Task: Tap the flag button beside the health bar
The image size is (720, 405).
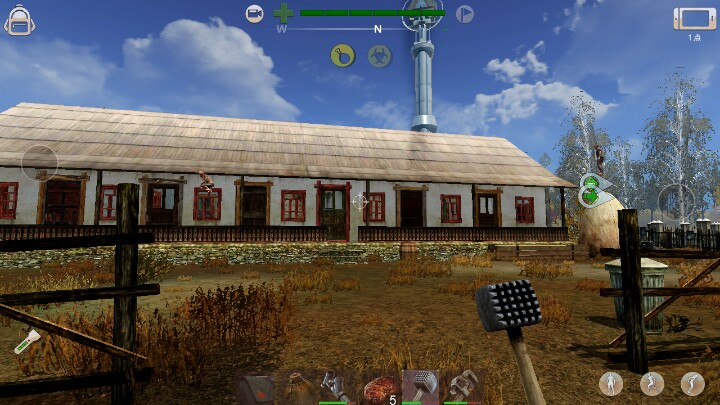Action: point(464,14)
